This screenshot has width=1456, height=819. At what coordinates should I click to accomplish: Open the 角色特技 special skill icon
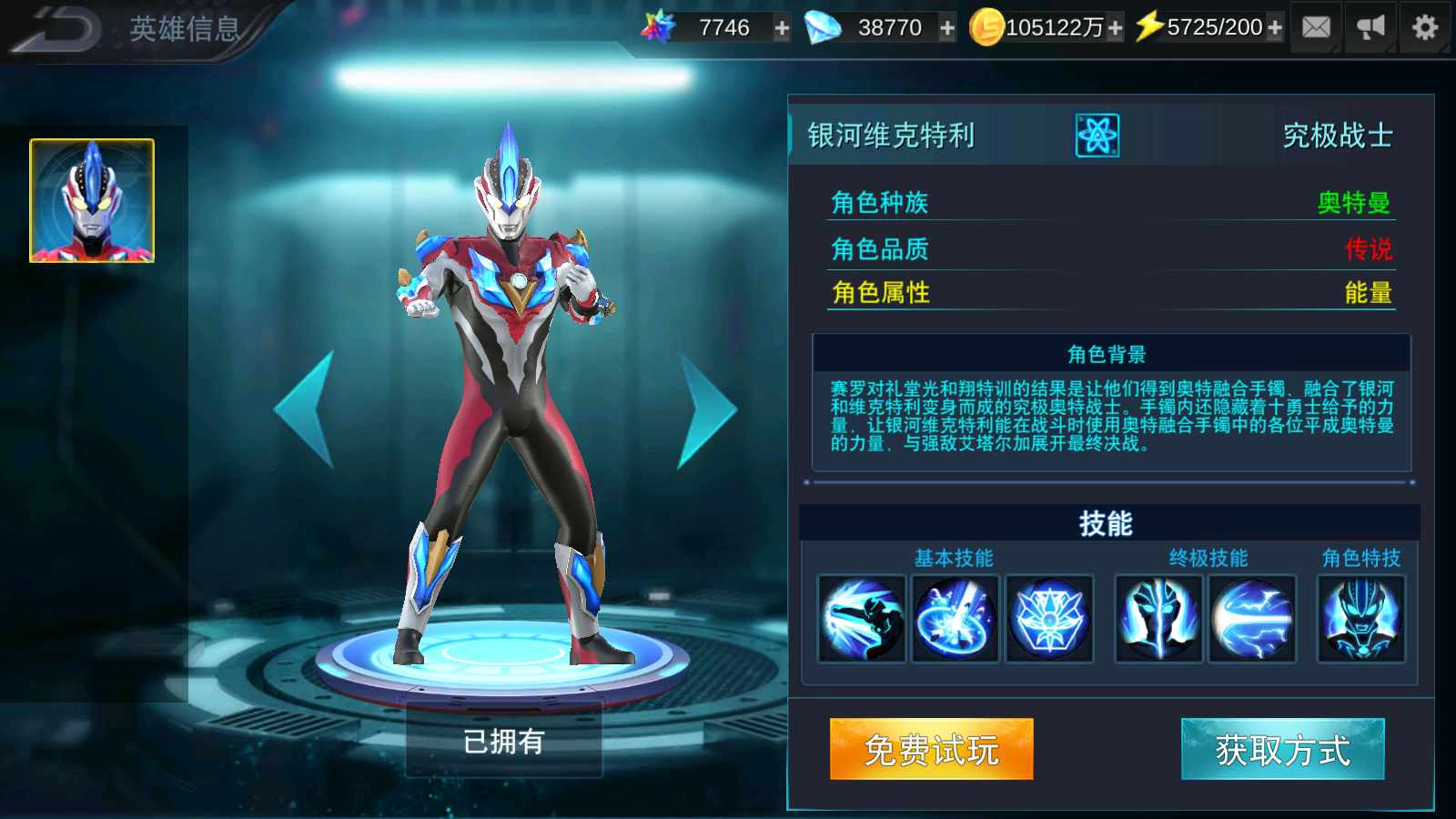point(1360,620)
